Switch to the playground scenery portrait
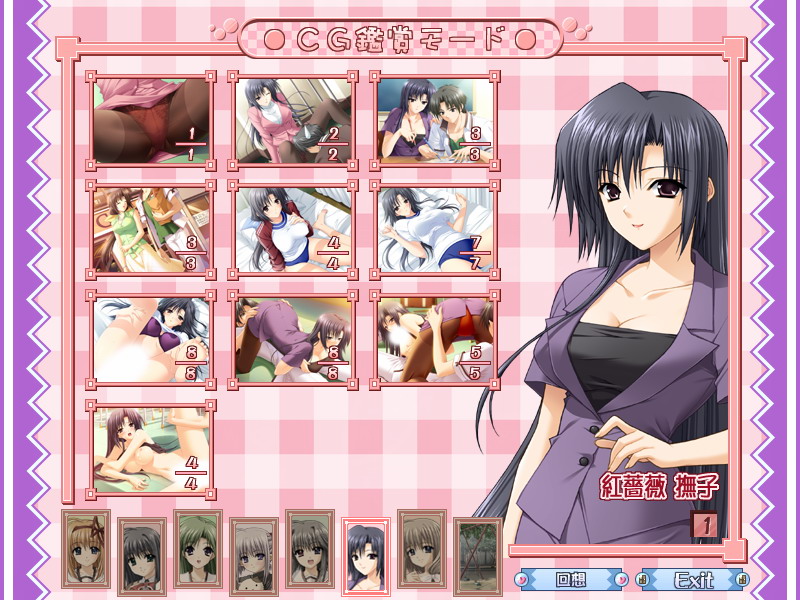The height and width of the screenshot is (600, 800). pos(477,555)
